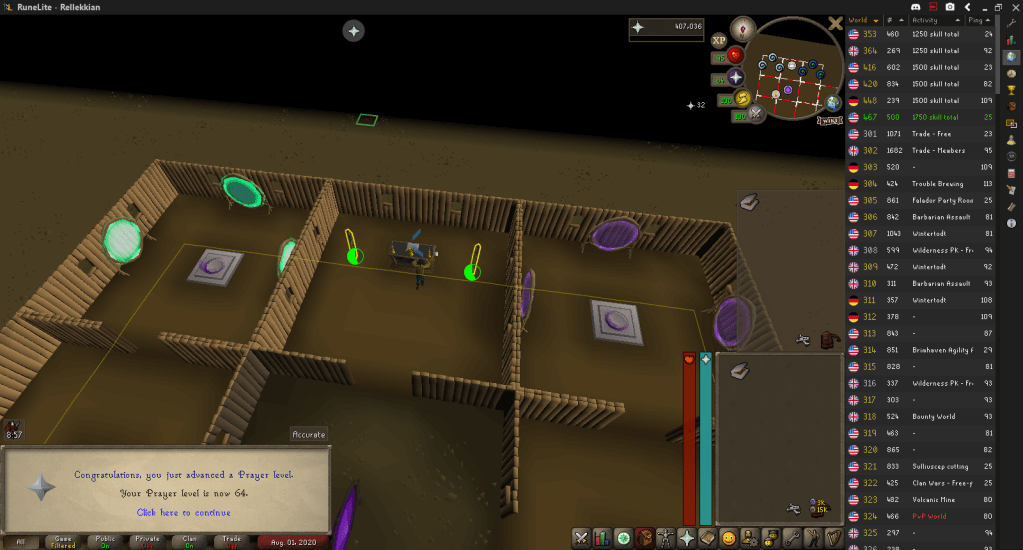The width and height of the screenshot is (1023, 550).
Task: Show the Skills bar chart tab
Action: coord(602,538)
